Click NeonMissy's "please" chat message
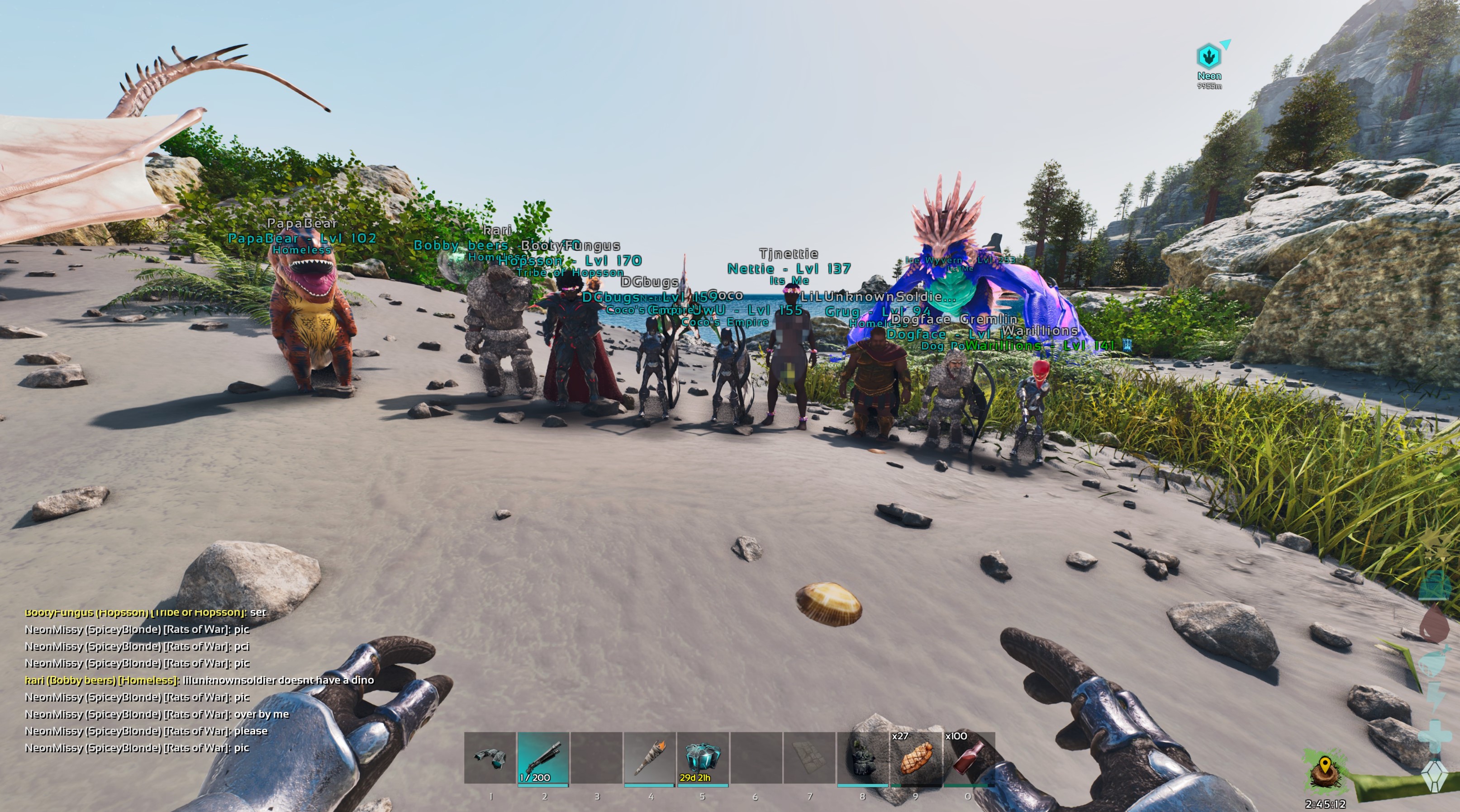 (x=146, y=731)
